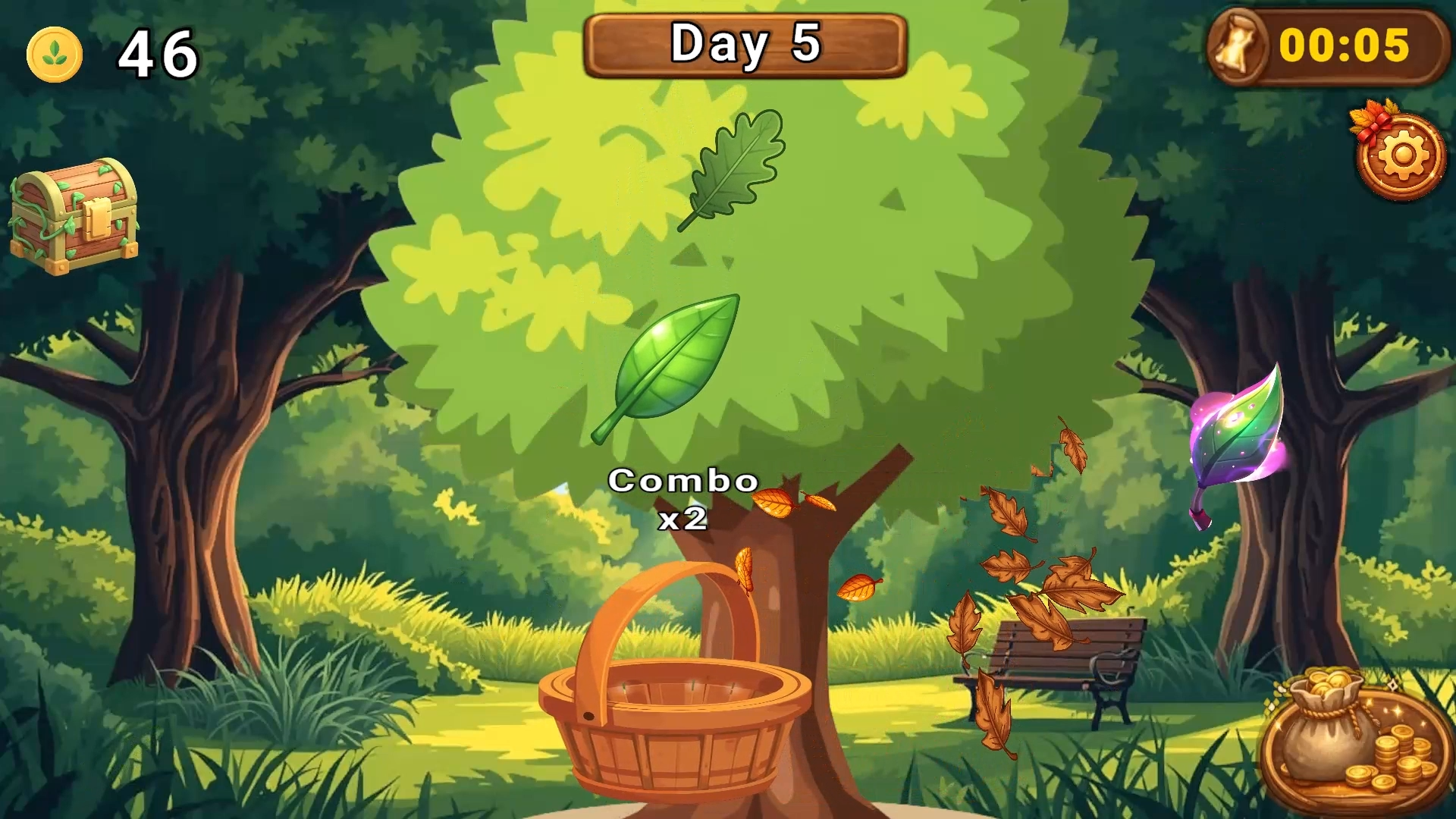Select the currency counter showing 46
This screenshot has width=1456, height=819.
click(157, 55)
